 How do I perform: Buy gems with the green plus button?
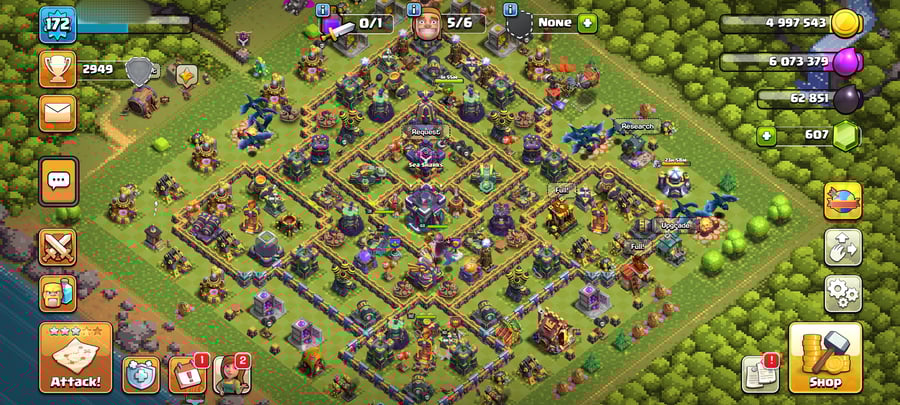point(766,134)
